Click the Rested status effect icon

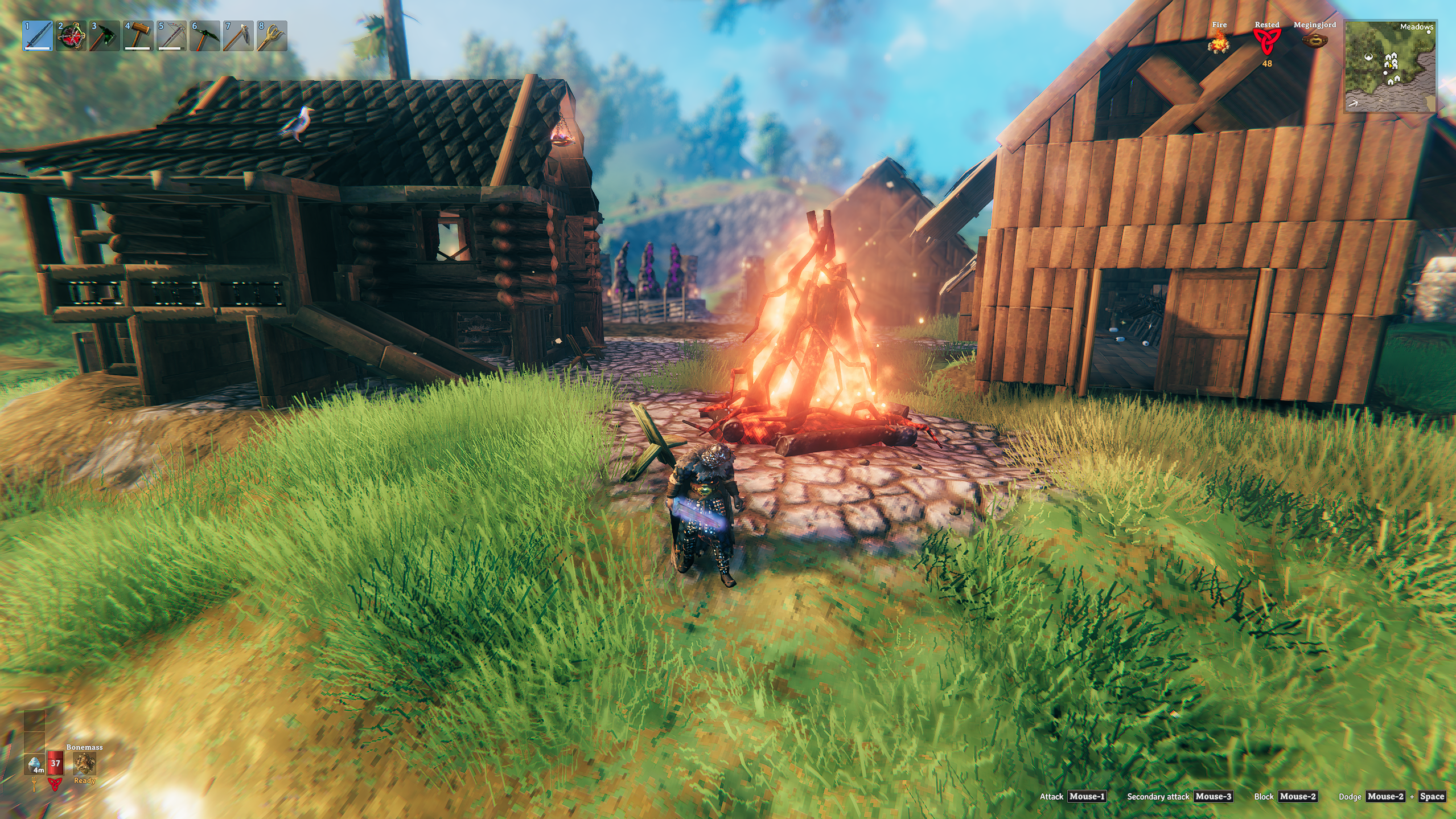tap(1266, 42)
